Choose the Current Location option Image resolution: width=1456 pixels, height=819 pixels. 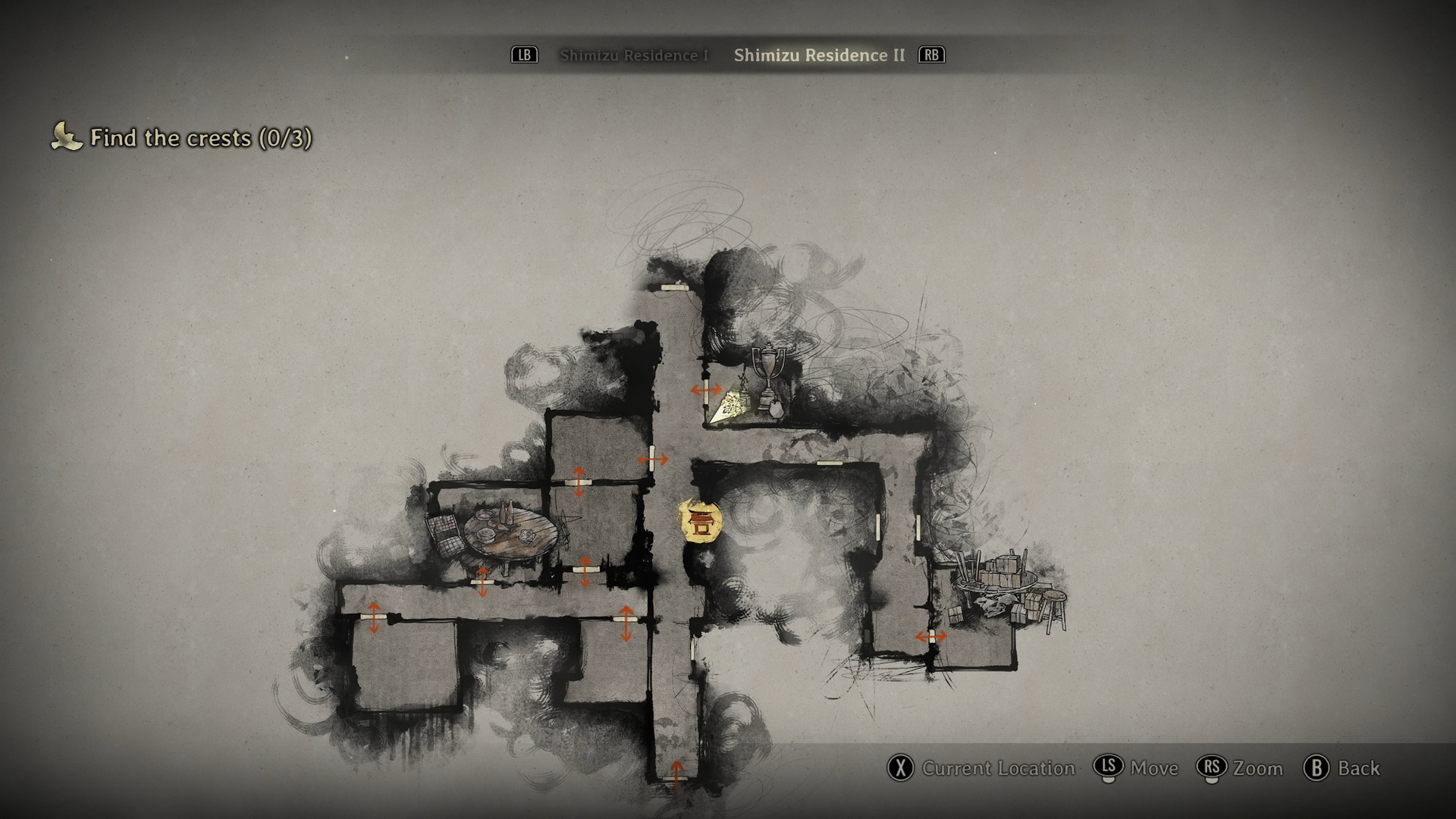click(981, 768)
